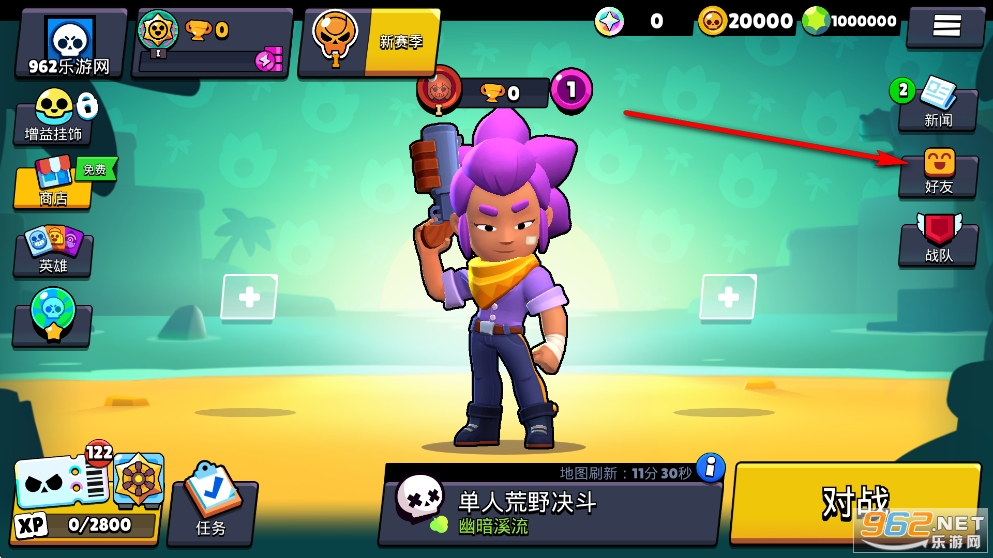Open the 新闻 news panel
The image size is (993, 558).
(x=937, y=105)
